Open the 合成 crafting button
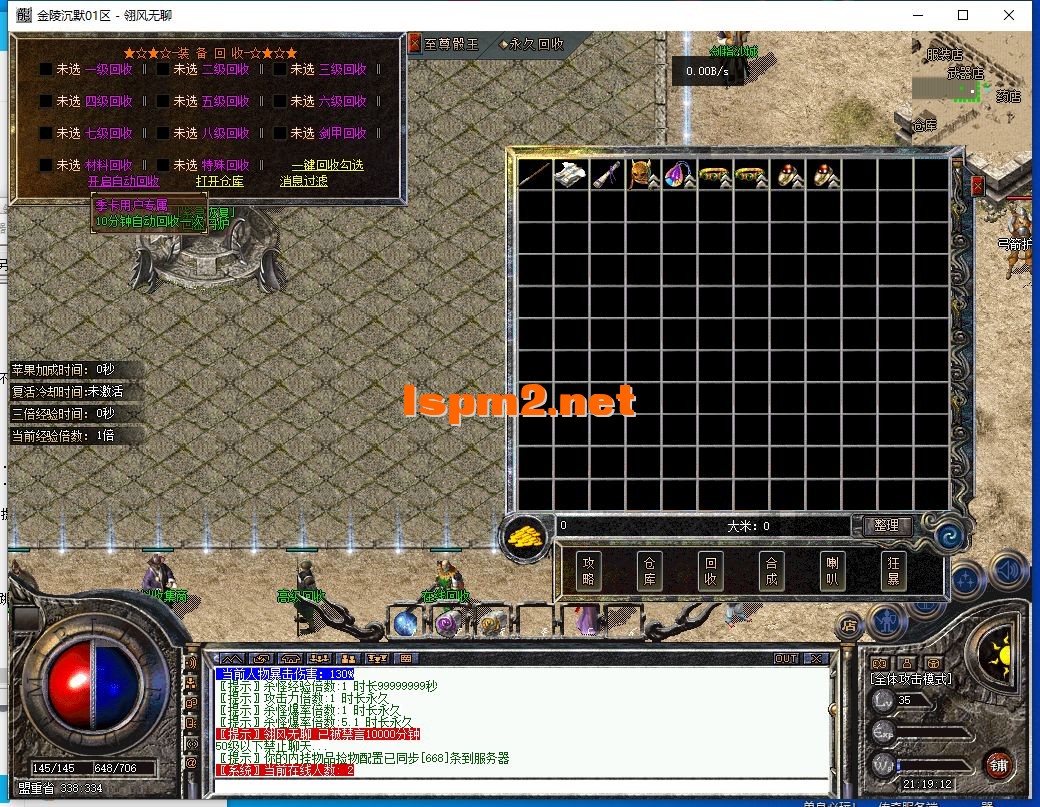 point(770,571)
